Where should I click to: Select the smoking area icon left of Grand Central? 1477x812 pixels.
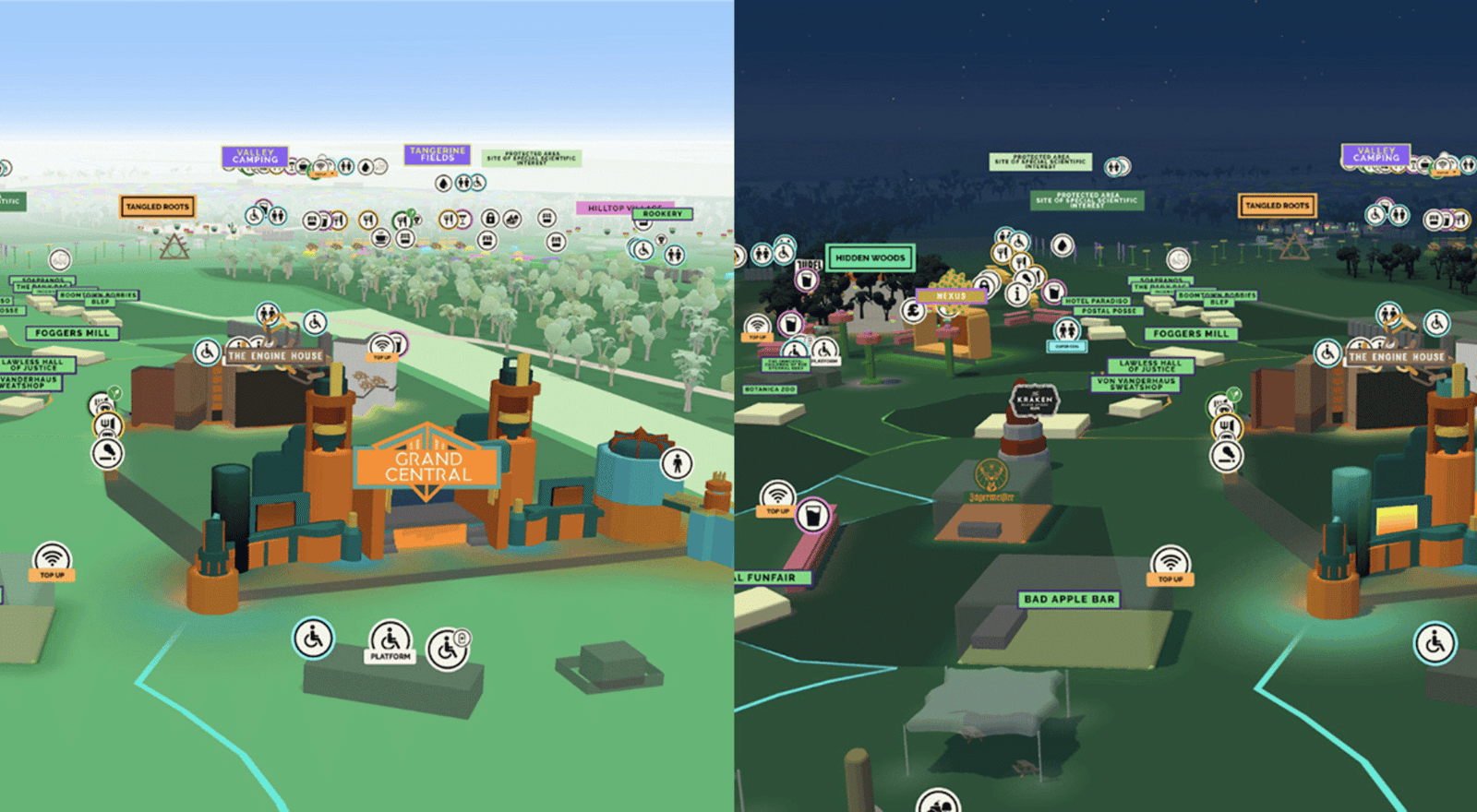pyautogui.click(x=108, y=453)
